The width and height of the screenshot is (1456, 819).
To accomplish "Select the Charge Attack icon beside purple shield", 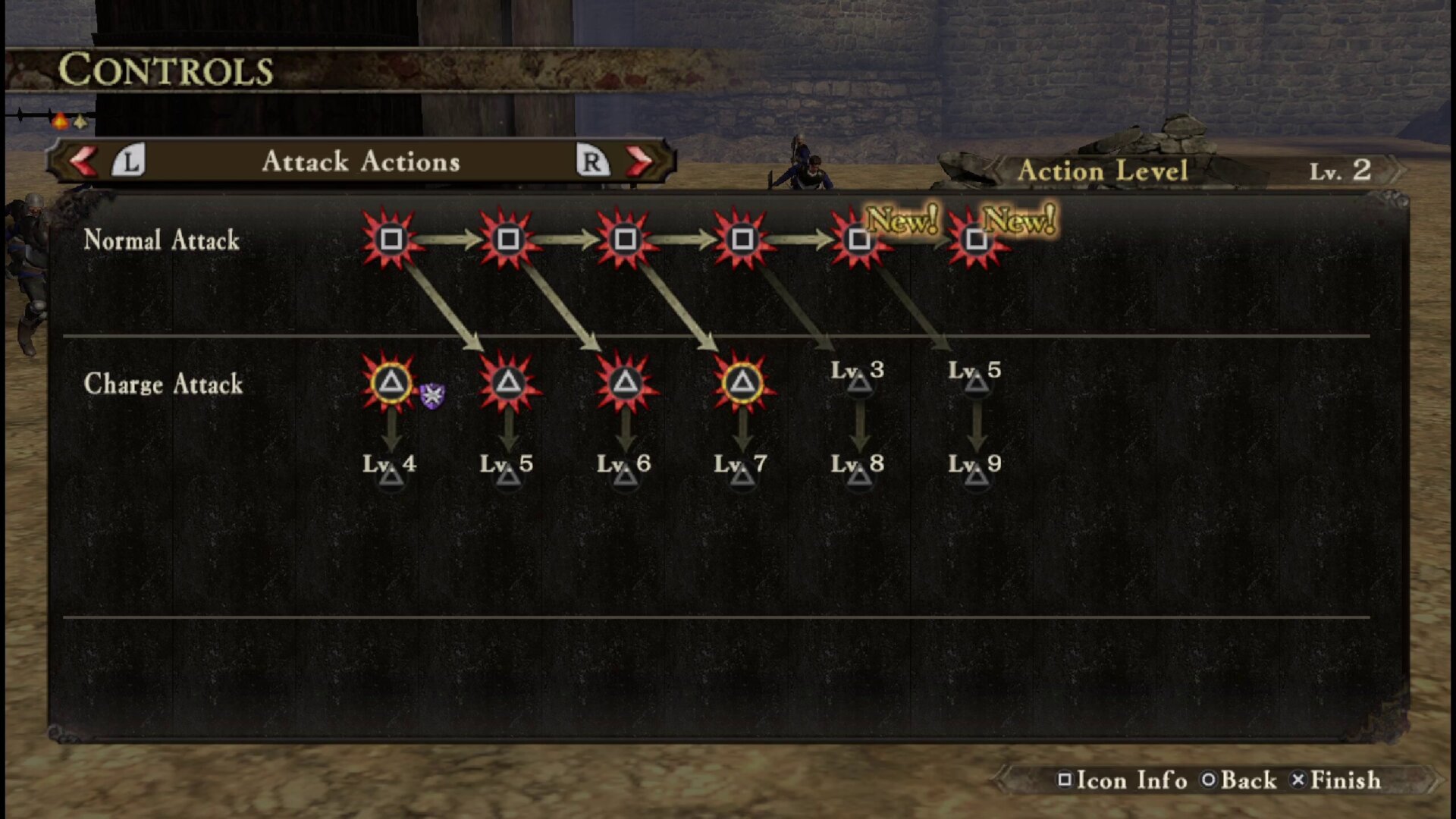I will click(391, 382).
